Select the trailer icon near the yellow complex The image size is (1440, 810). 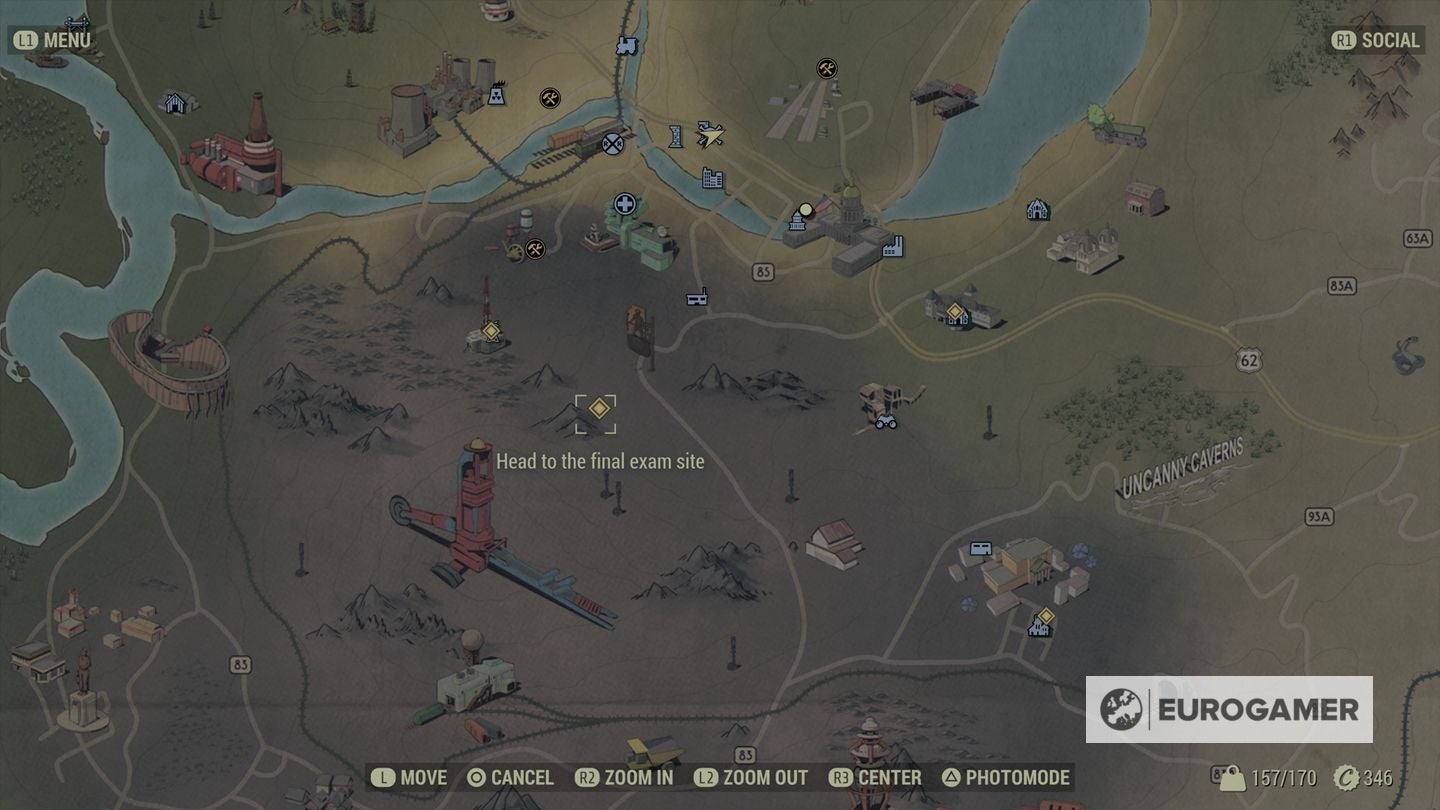coord(979,548)
